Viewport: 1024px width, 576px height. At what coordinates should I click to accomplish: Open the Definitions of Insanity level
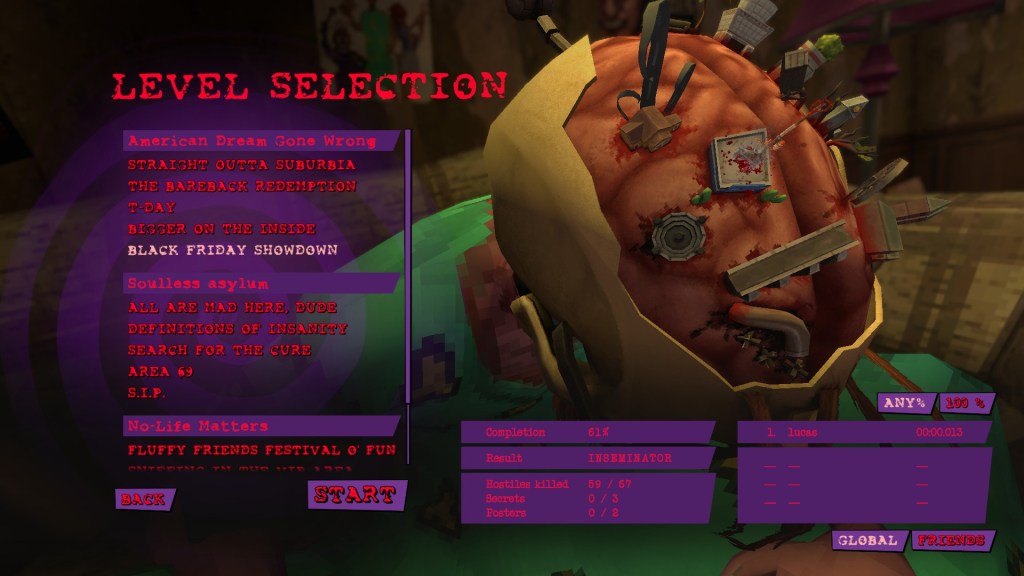[x=237, y=329]
